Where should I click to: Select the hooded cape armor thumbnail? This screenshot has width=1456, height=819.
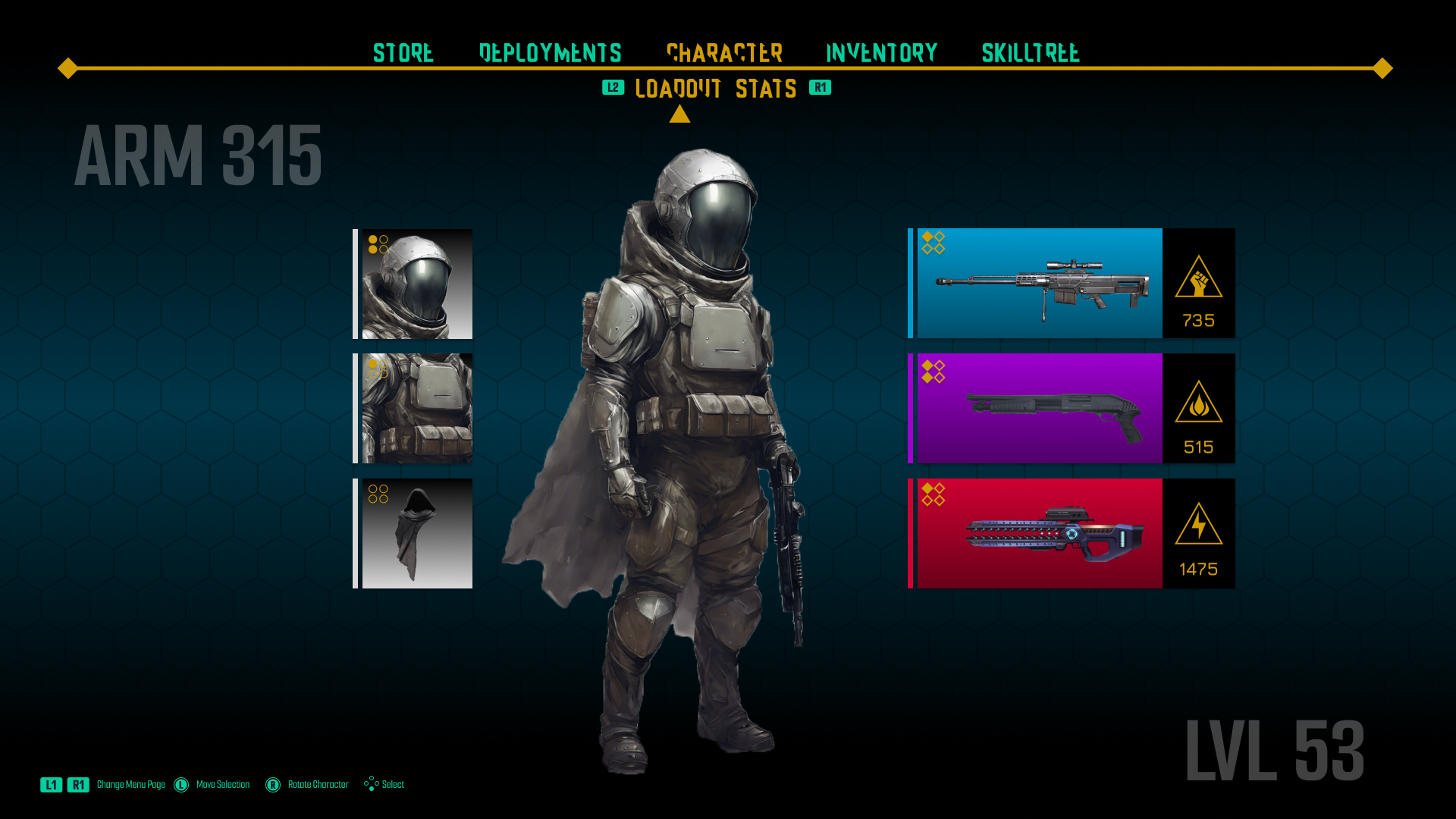[x=416, y=533]
